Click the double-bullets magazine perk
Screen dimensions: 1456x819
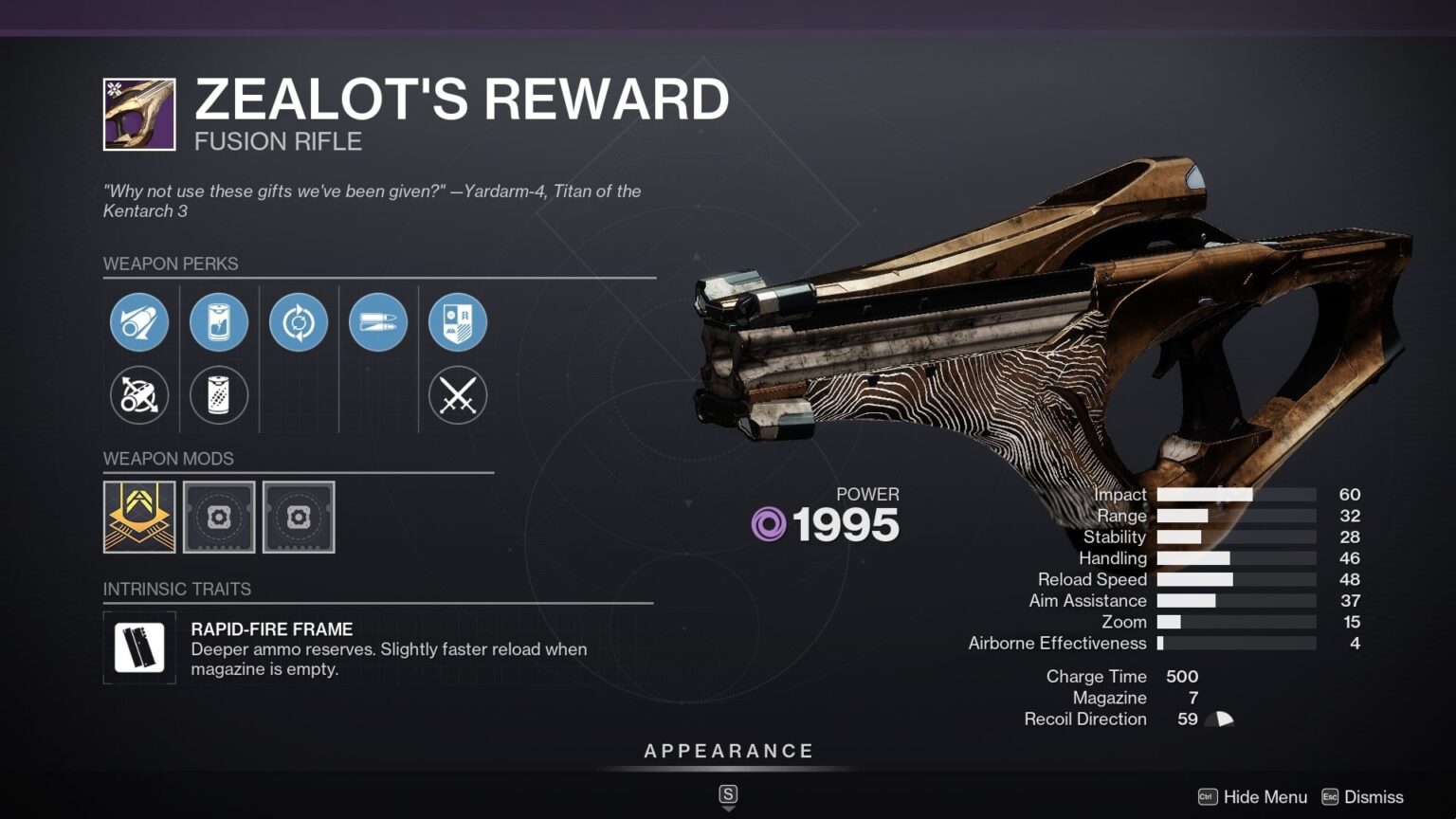(378, 322)
